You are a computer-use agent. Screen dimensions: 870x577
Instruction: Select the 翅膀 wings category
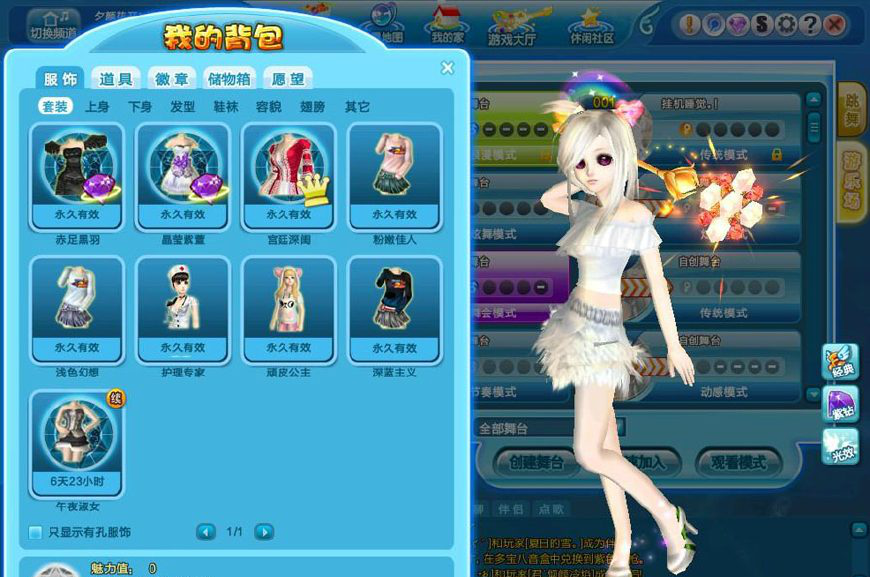pyautogui.click(x=312, y=107)
